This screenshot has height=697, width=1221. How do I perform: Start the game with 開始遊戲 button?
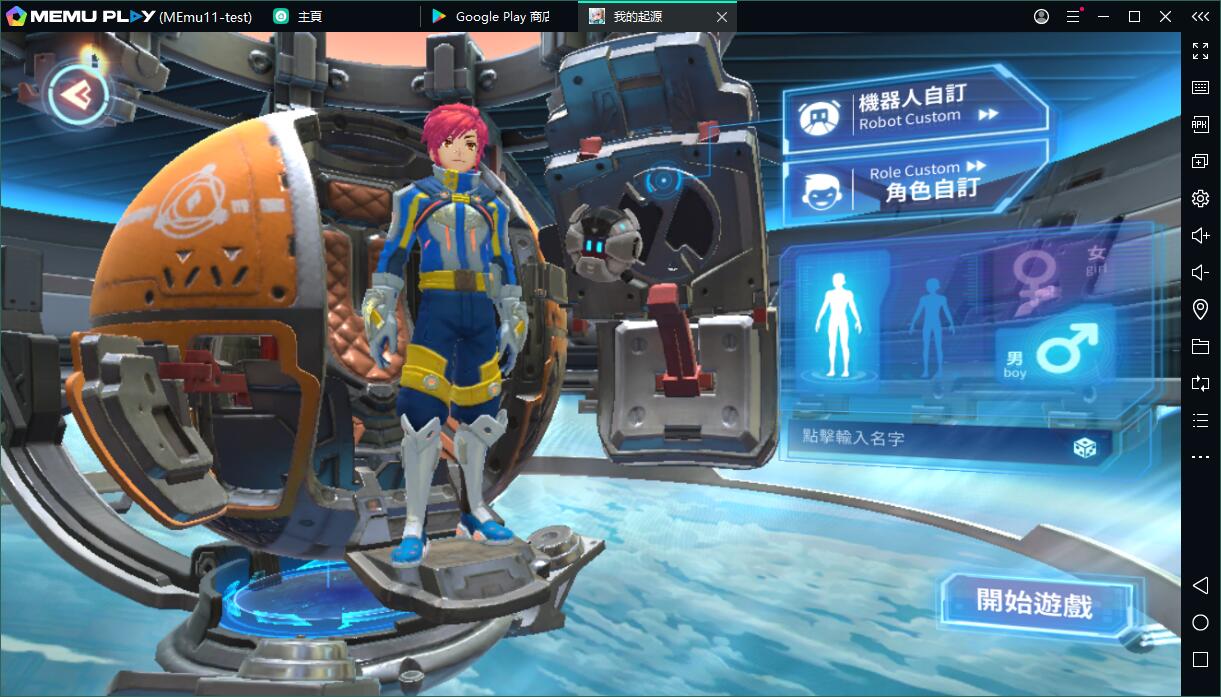[1035, 603]
